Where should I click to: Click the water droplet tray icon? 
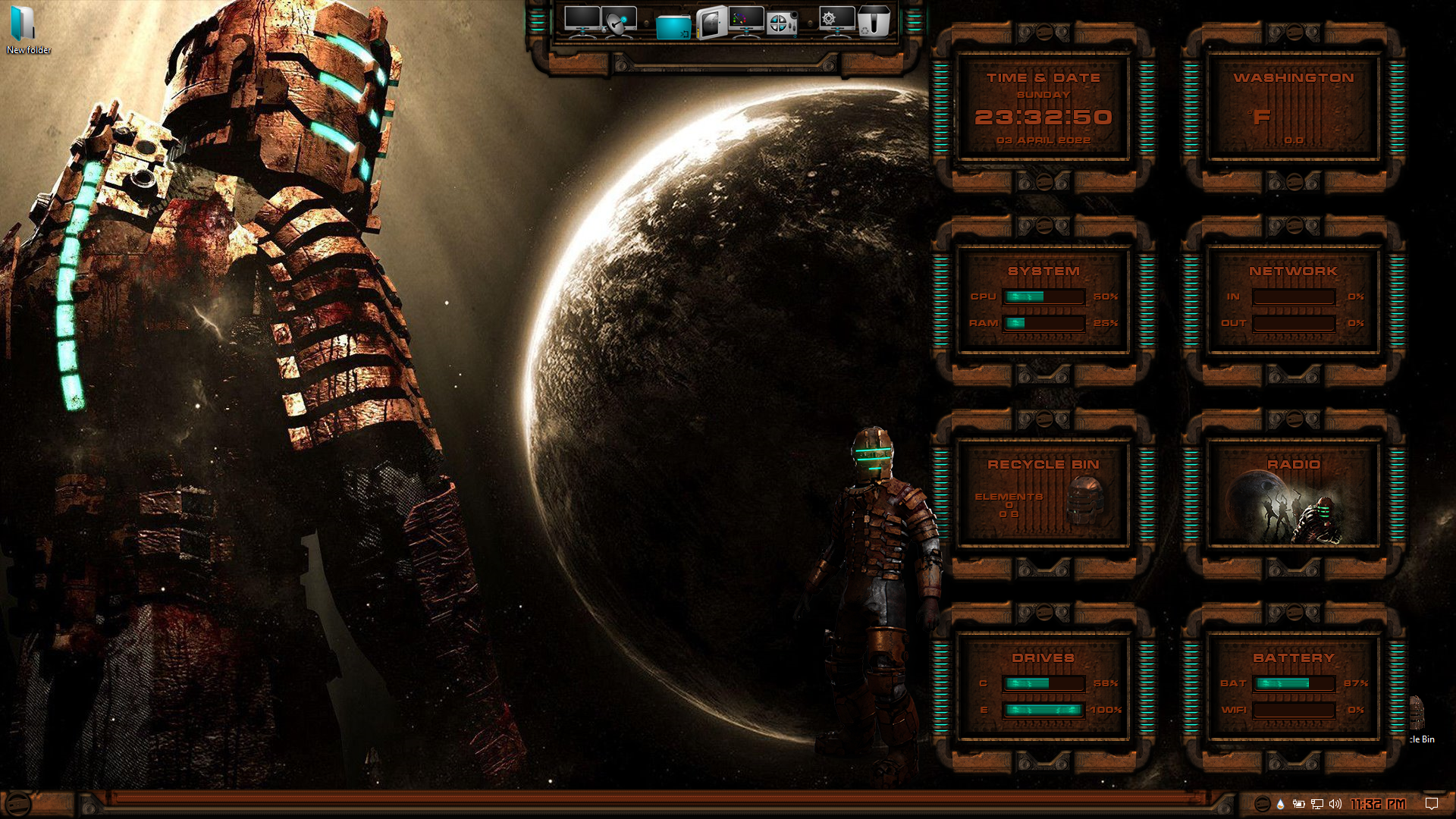tap(1281, 804)
